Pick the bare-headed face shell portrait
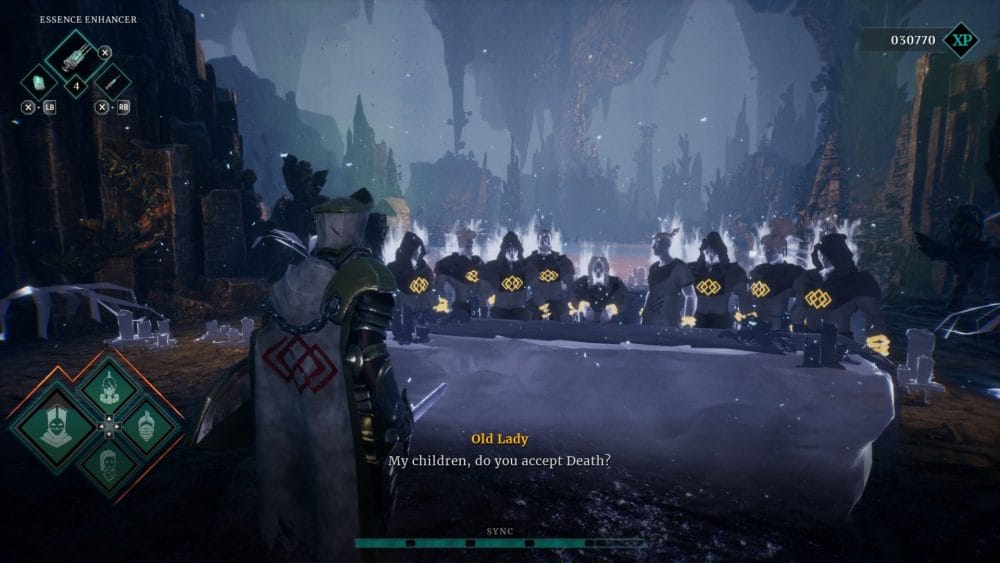The height and width of the screenshot is (563, 1000). [108, 463]
